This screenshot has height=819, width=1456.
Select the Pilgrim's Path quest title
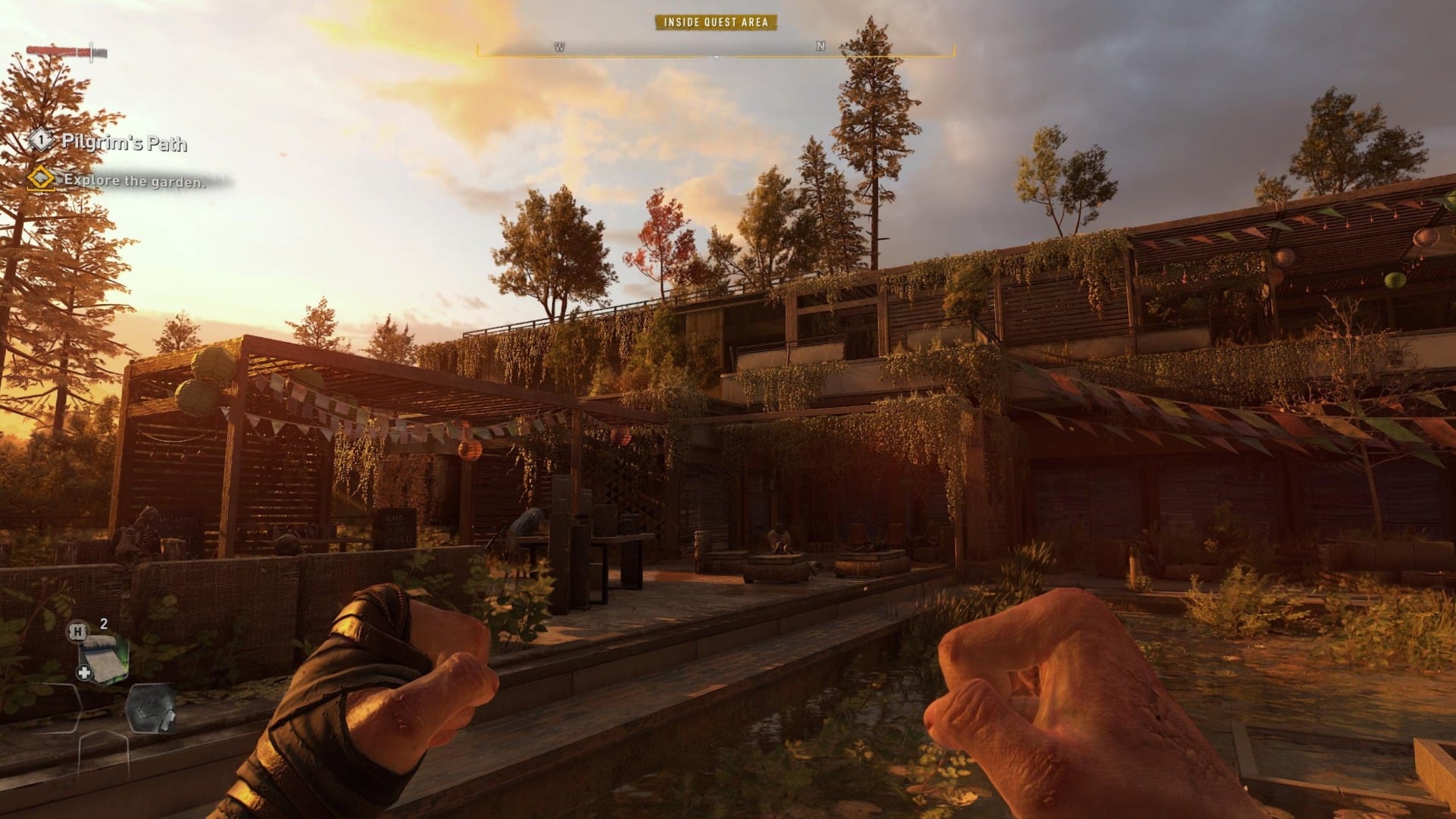tap(123, 143)
